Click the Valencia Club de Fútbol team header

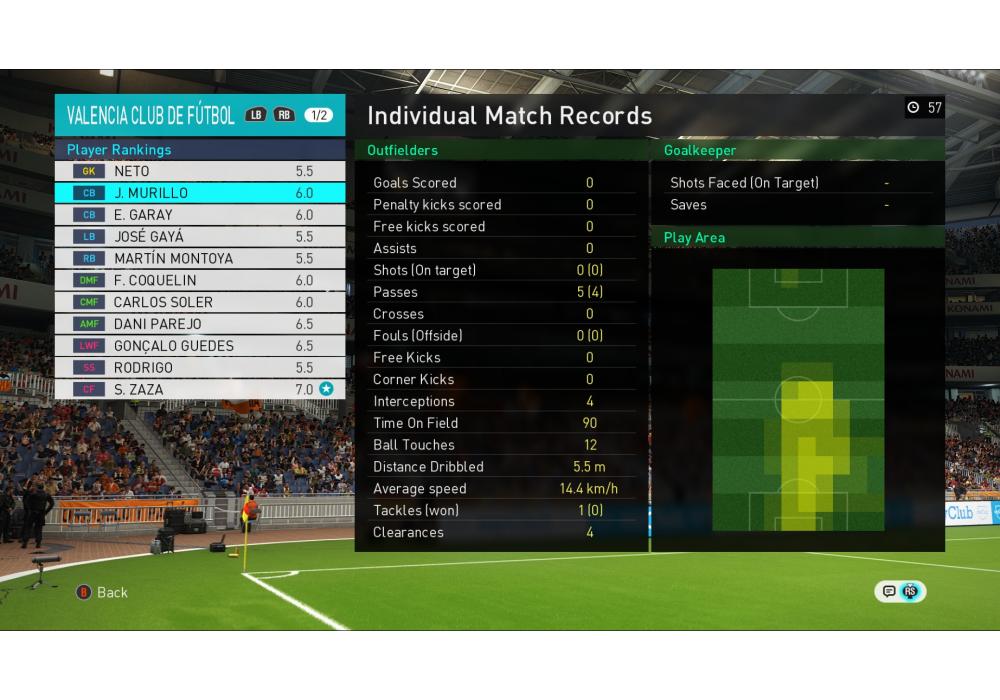(x=151, y=115)
